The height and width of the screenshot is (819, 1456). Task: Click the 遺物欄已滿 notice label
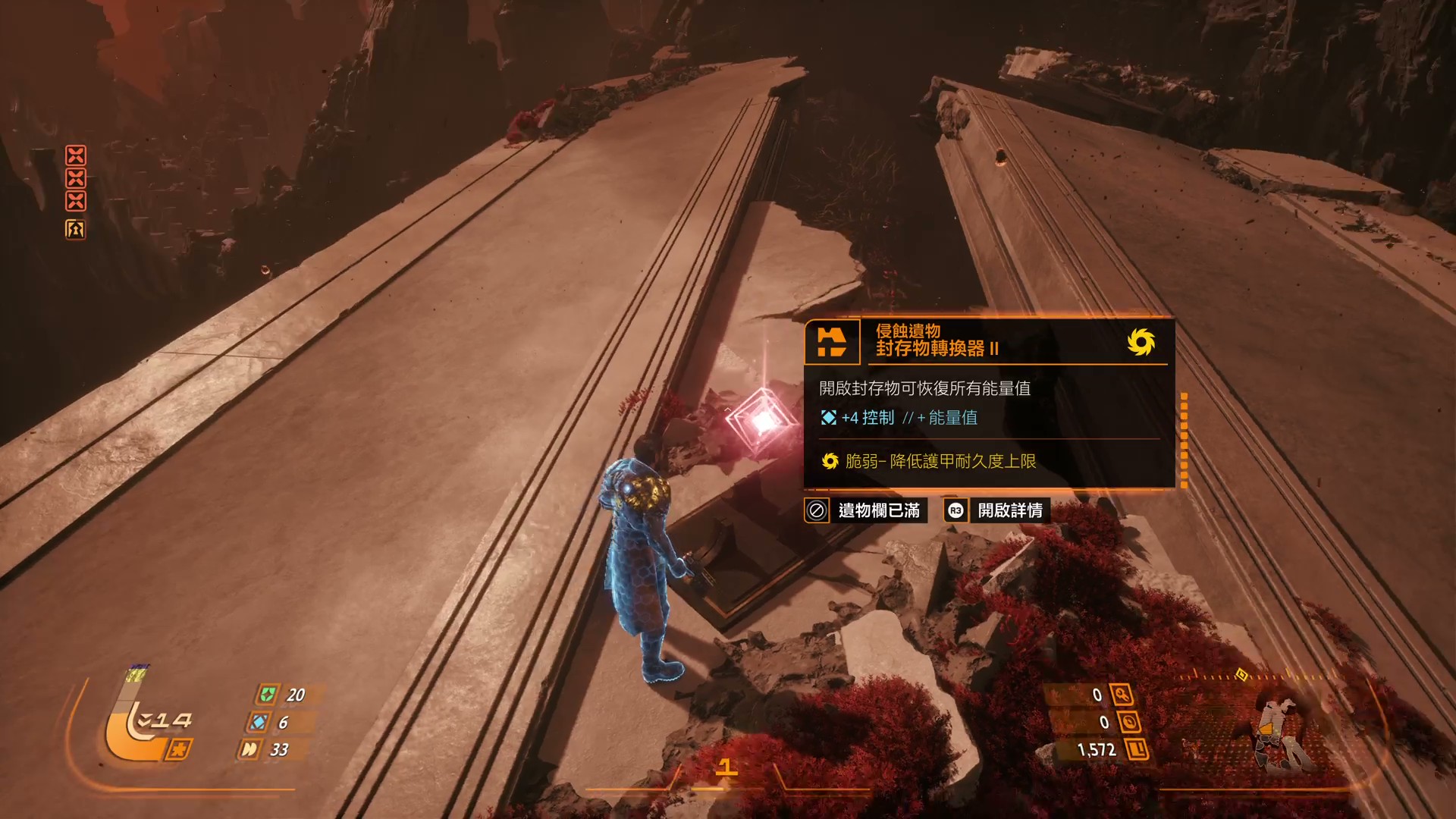(x=878, y=510)
